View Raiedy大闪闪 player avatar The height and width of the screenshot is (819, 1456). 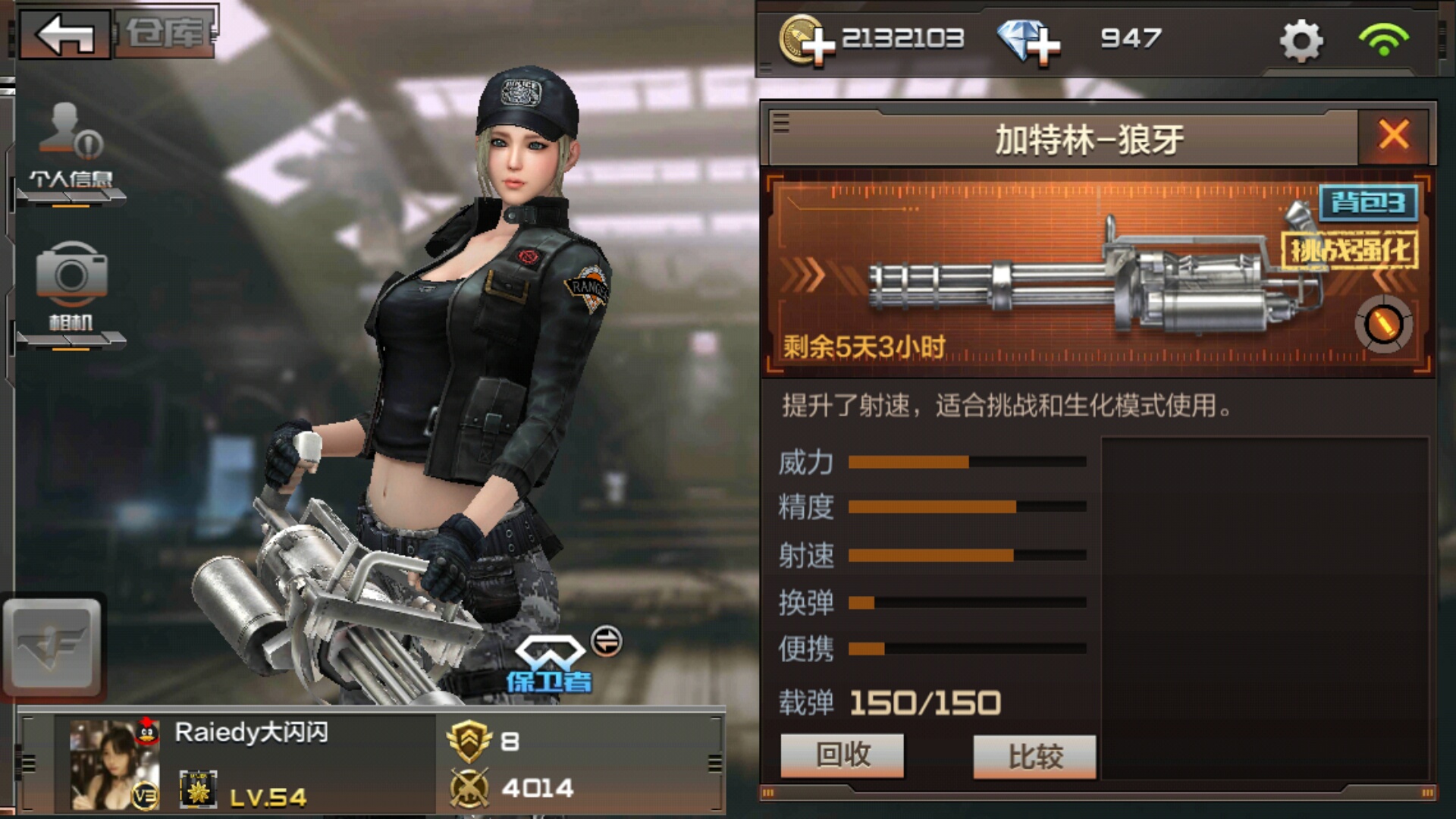[115, 764]
